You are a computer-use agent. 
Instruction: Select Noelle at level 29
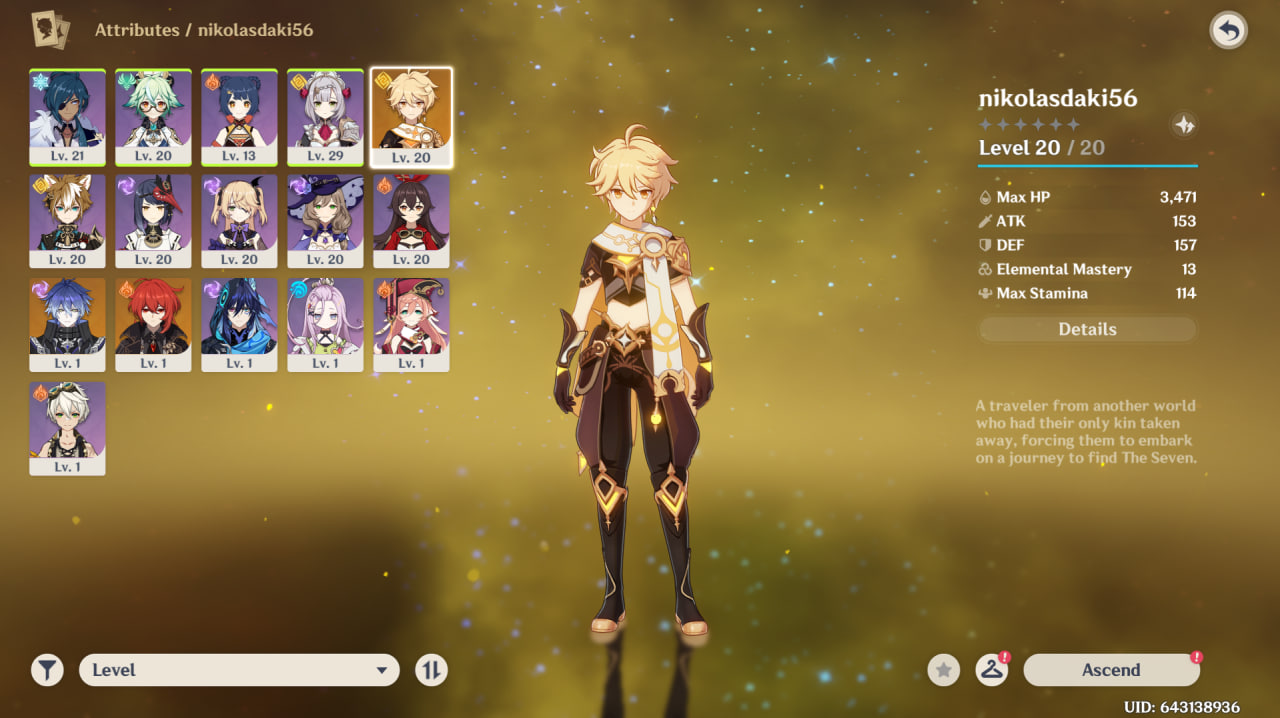click(x=325, y=116)
